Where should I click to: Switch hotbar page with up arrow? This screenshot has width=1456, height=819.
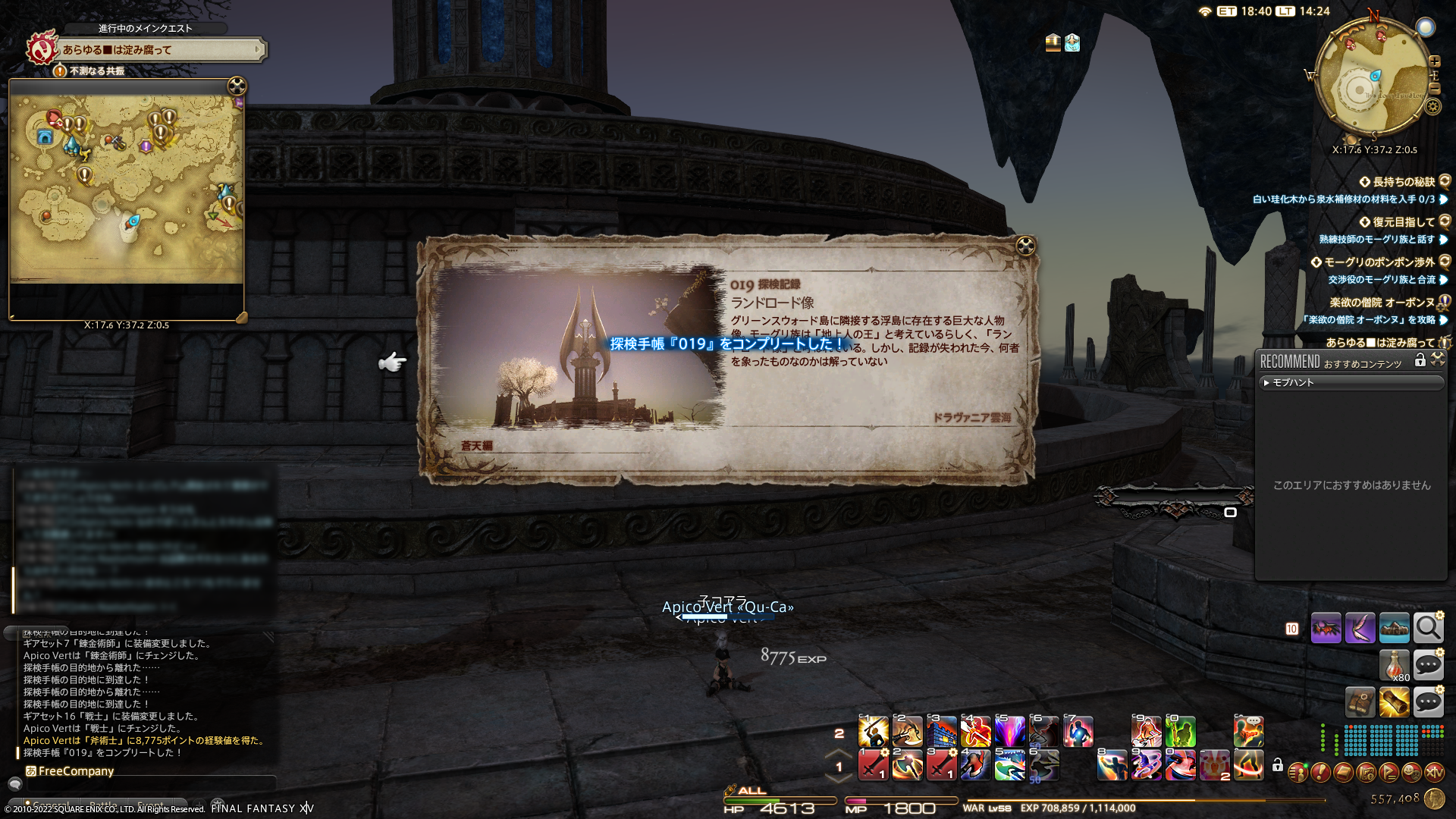pos(839,755)
